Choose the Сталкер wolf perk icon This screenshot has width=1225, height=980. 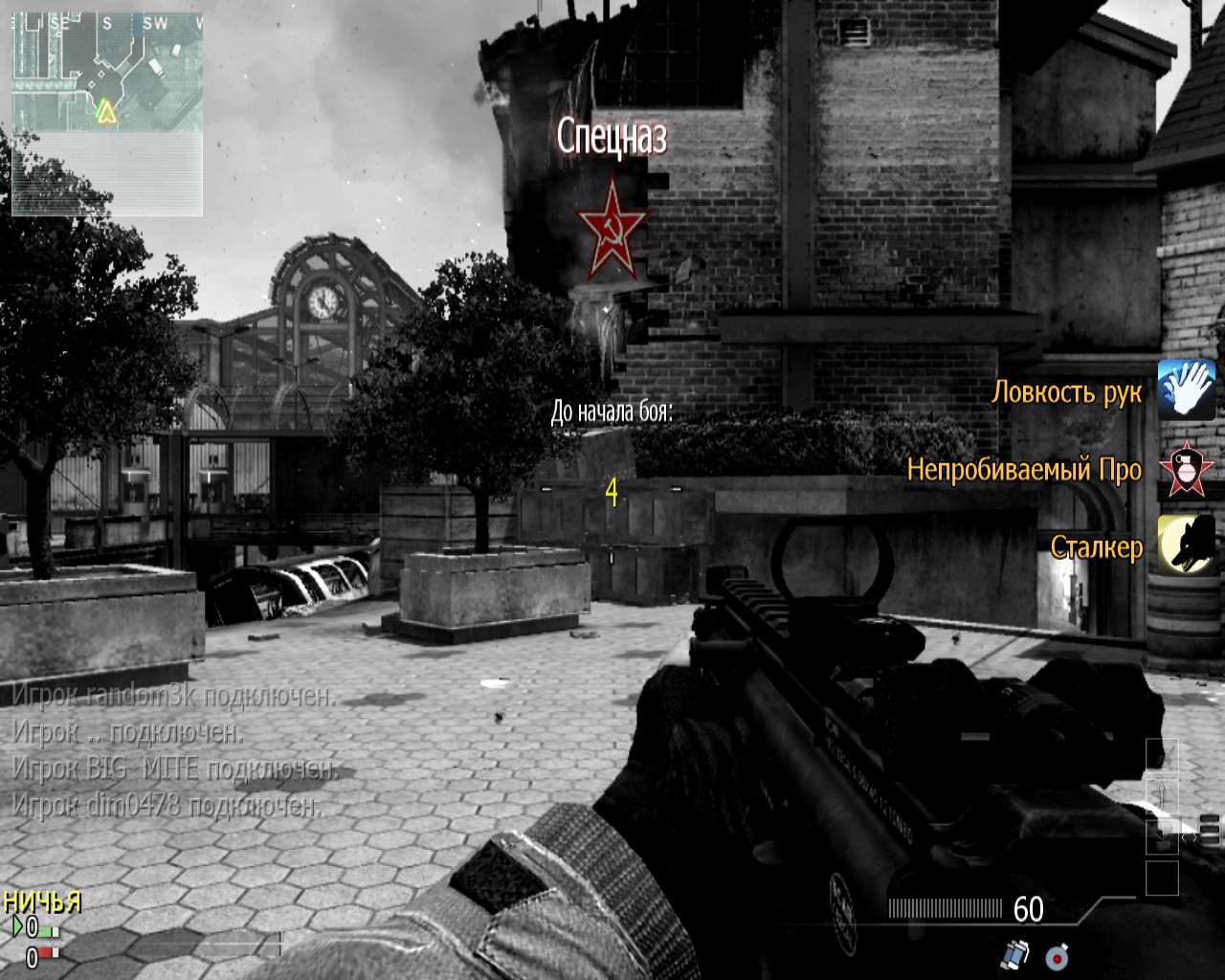click(x=1186, y=546)
